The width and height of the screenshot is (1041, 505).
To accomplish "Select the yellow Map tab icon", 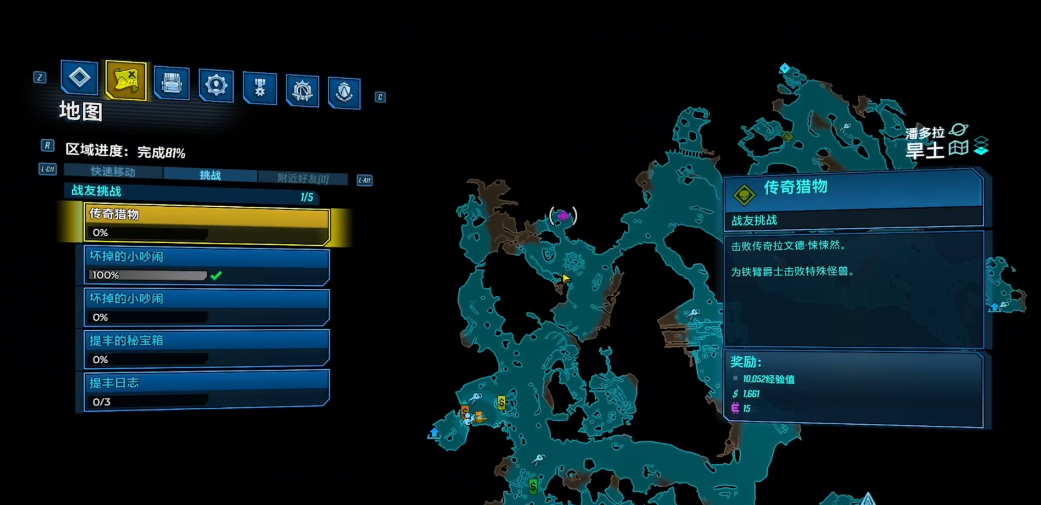I will pyautogui.click(x=125, y=81).
